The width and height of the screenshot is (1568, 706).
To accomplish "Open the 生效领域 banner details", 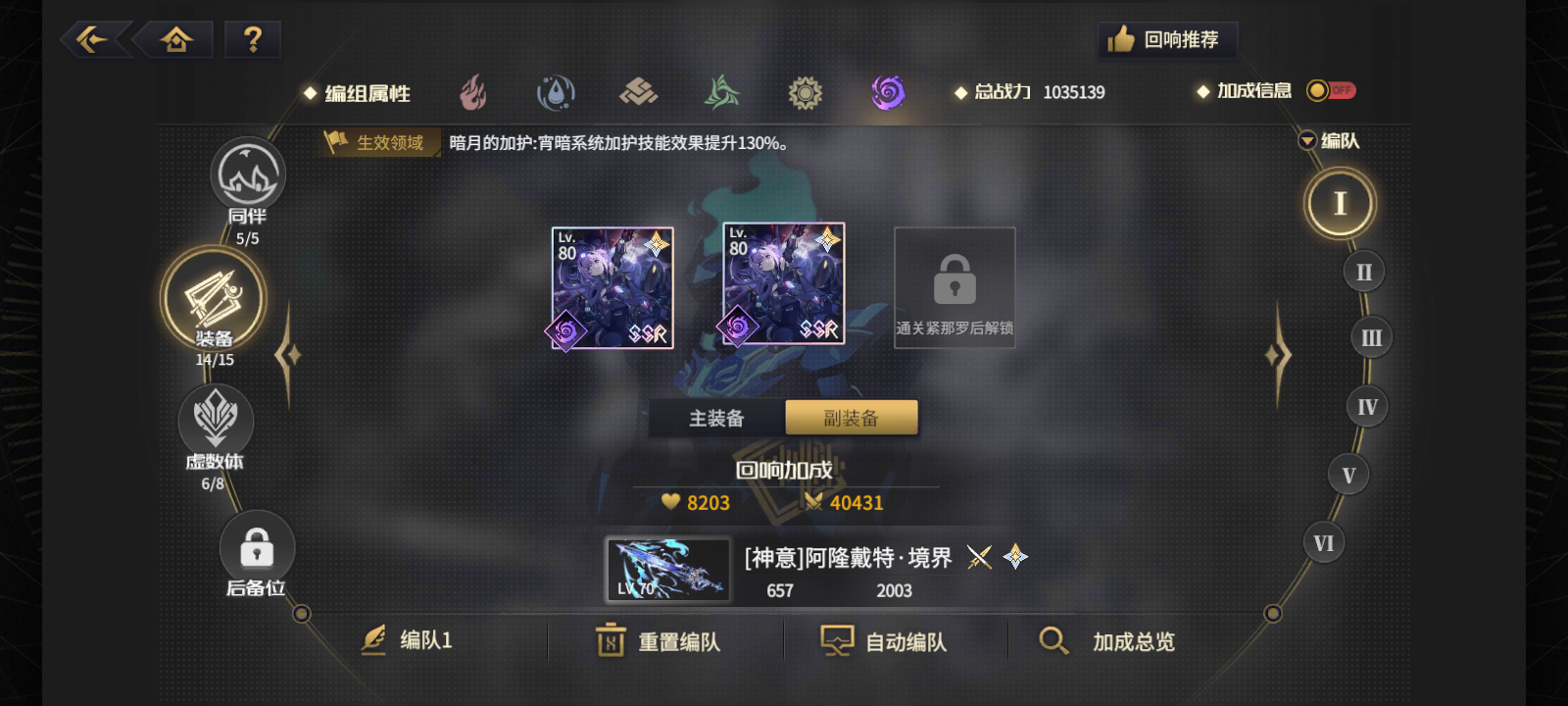I will click(379, 142).
